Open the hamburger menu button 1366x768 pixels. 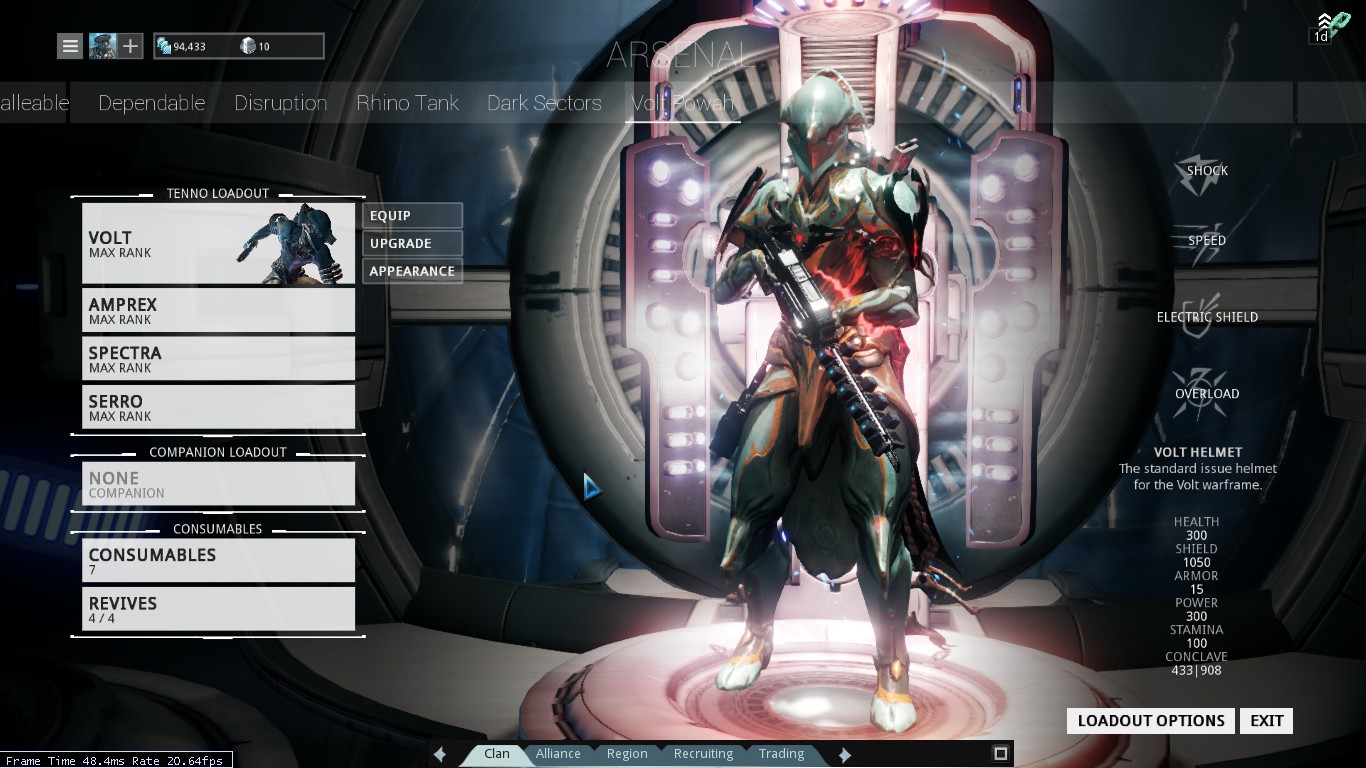(x=70, y=46)
